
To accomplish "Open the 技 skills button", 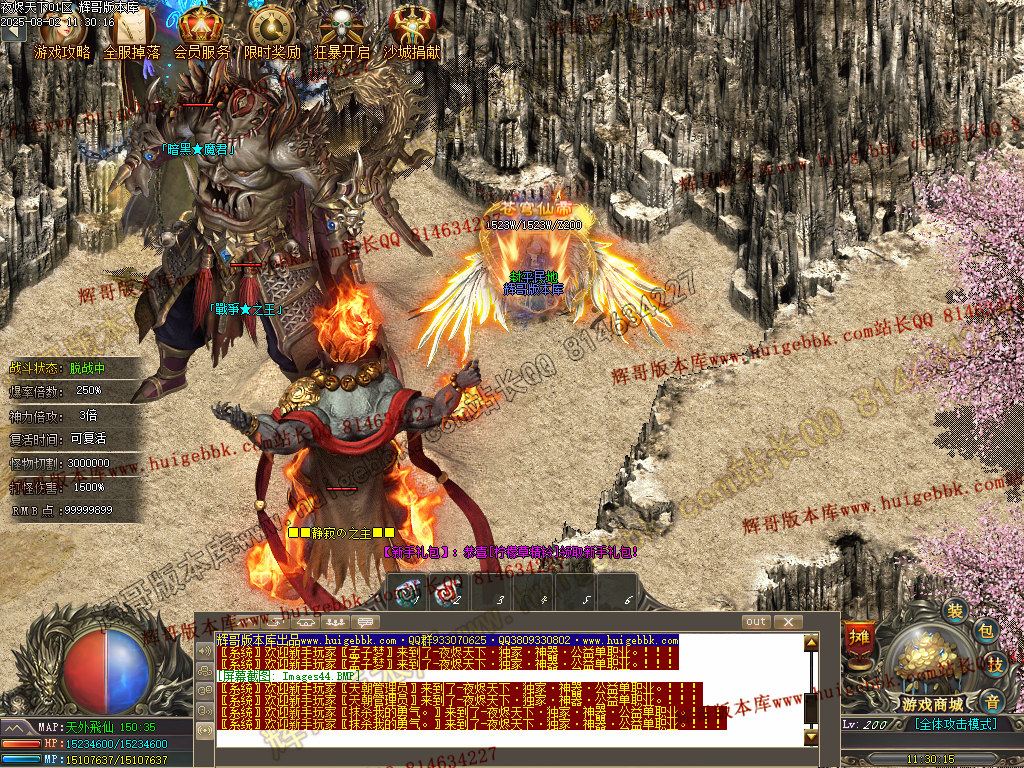I will [995, 664].
